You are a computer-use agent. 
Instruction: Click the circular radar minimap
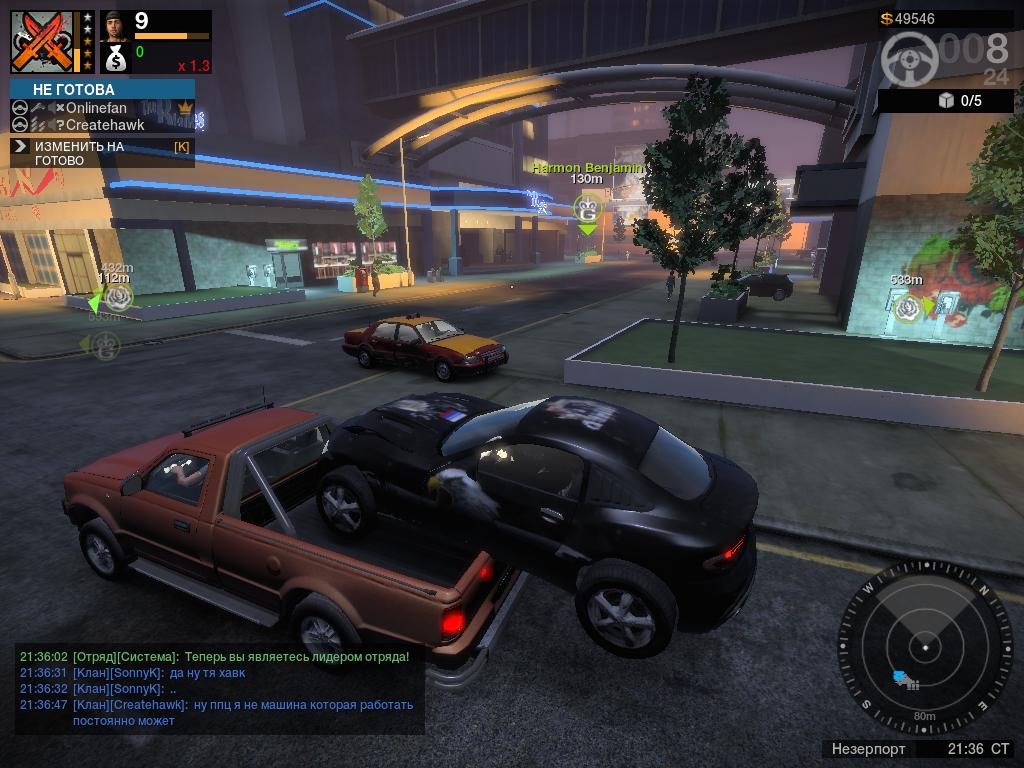(925, 648)
